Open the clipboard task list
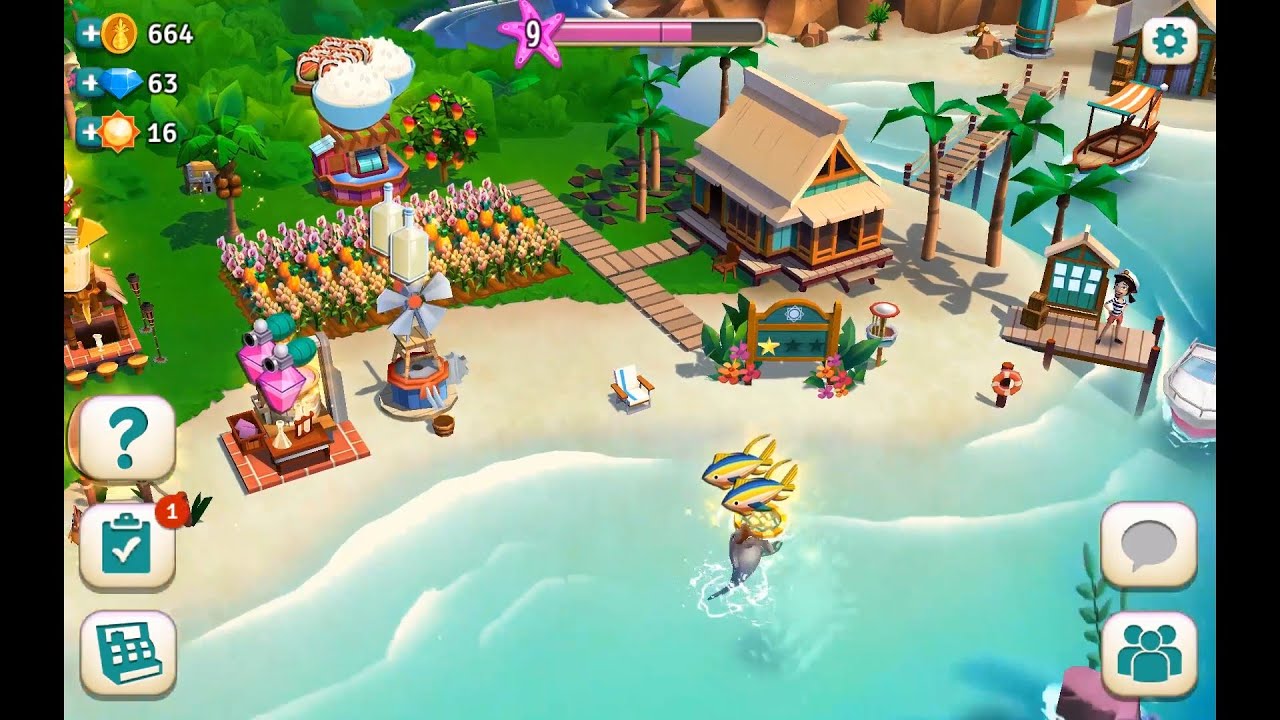Image resolution: width=1280 pixels, height=720 pixels. pos(127,547)
